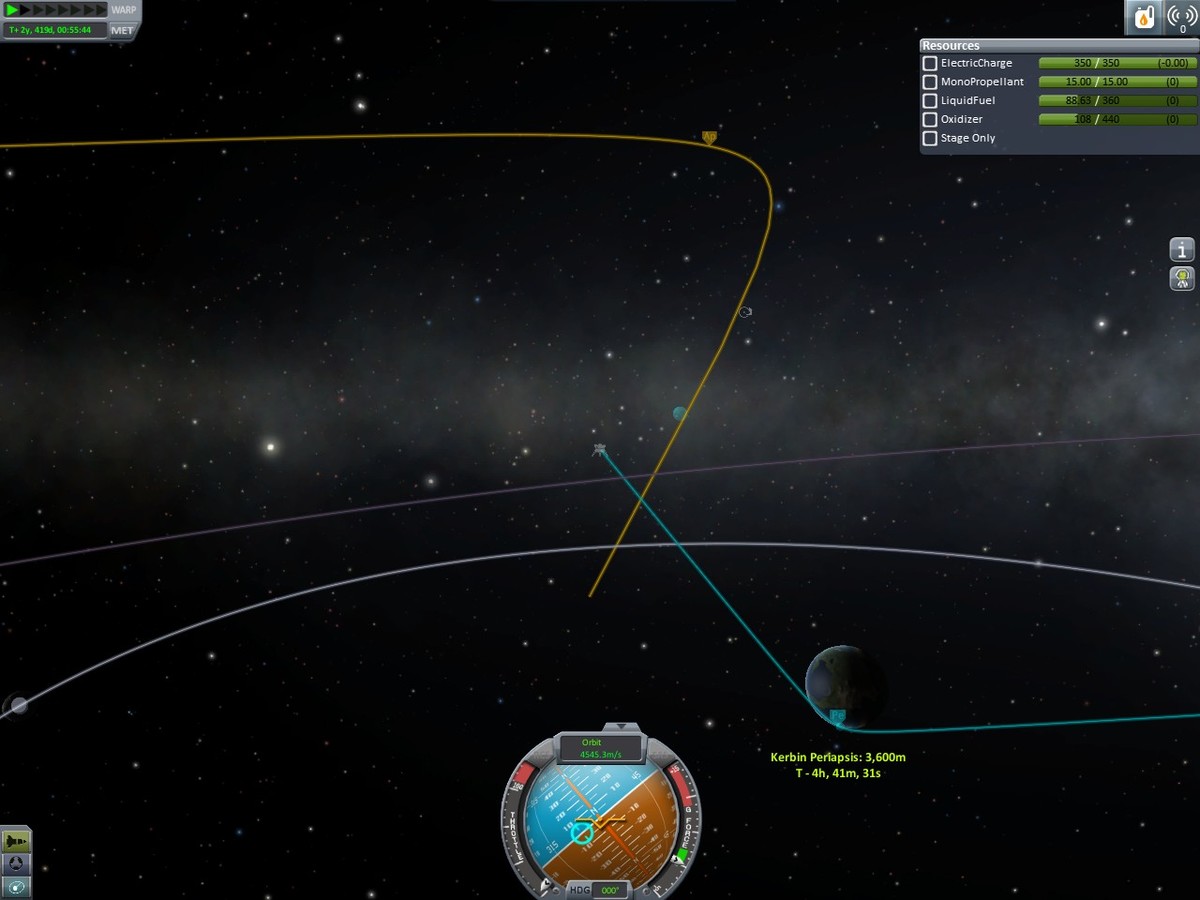This screenshot has height=900, width=1200.
Task: Set time warp to the first green arrow
Action: (x=13, y=10)
